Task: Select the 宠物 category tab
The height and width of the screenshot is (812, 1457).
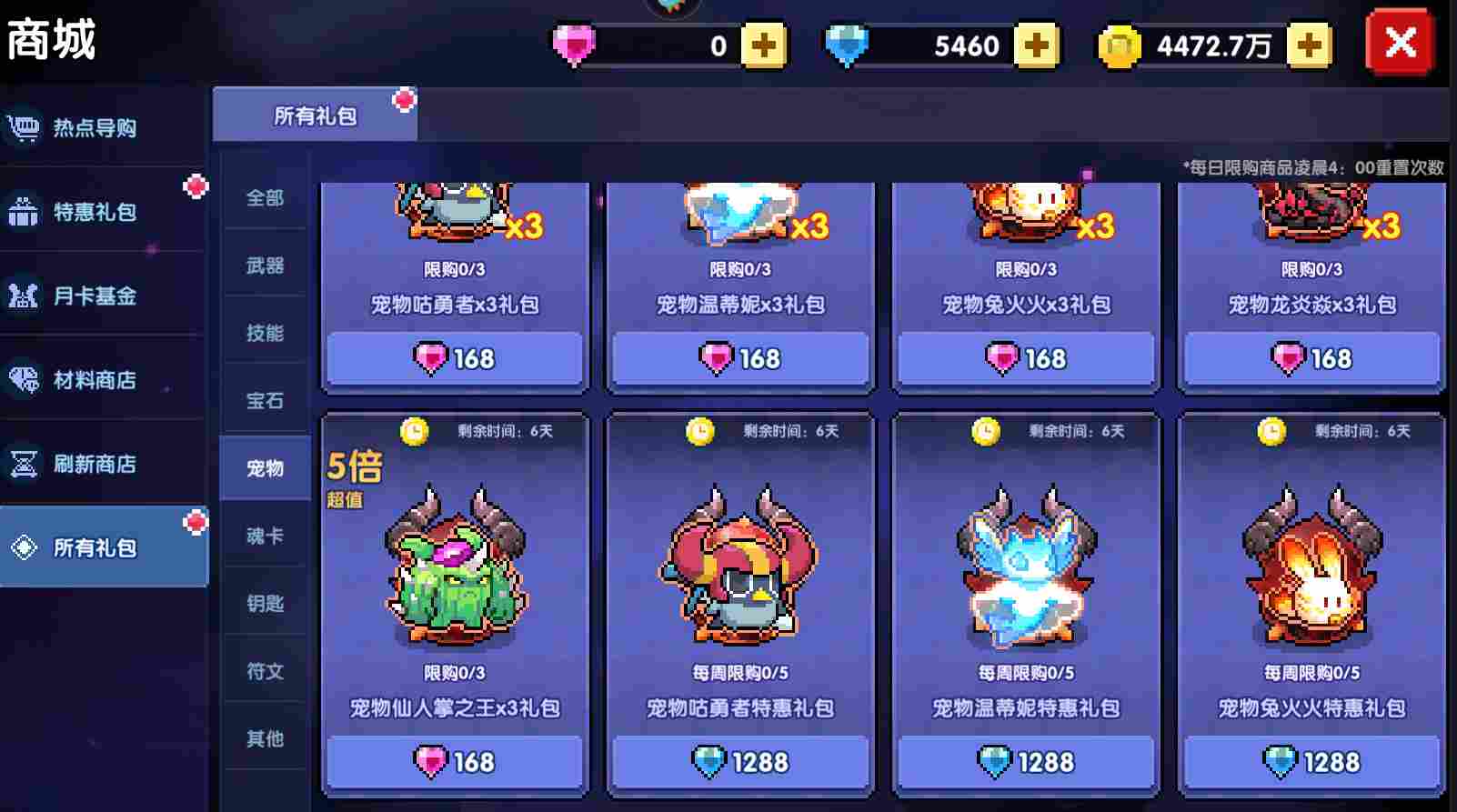Action: point(264,467)
